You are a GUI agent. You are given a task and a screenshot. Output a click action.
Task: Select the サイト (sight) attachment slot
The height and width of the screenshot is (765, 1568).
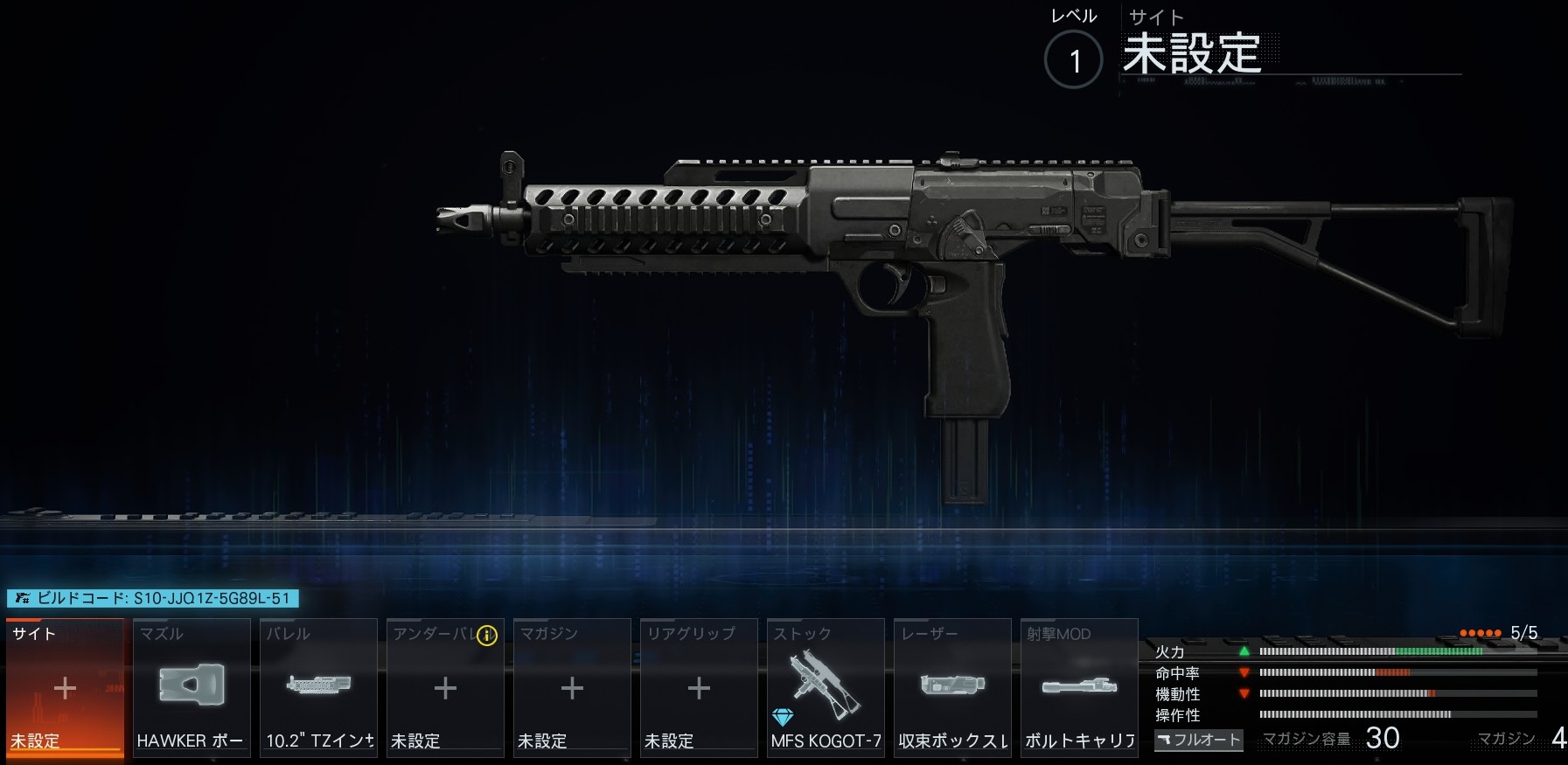[65, 688]
